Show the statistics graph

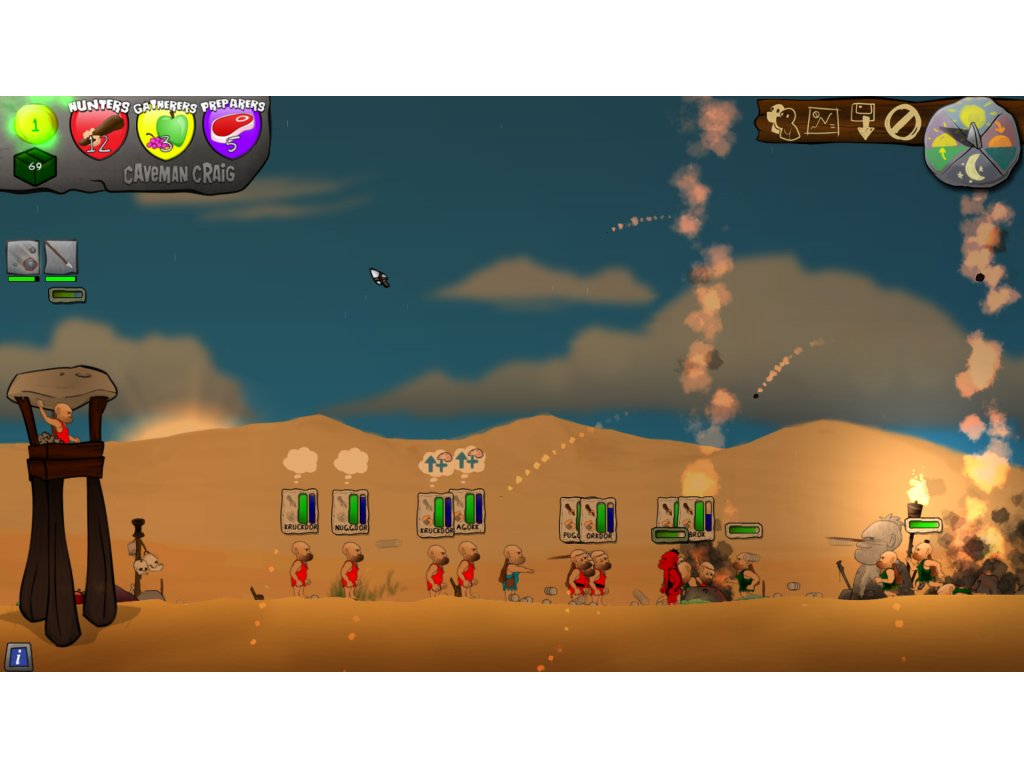(x=822, y=122)
